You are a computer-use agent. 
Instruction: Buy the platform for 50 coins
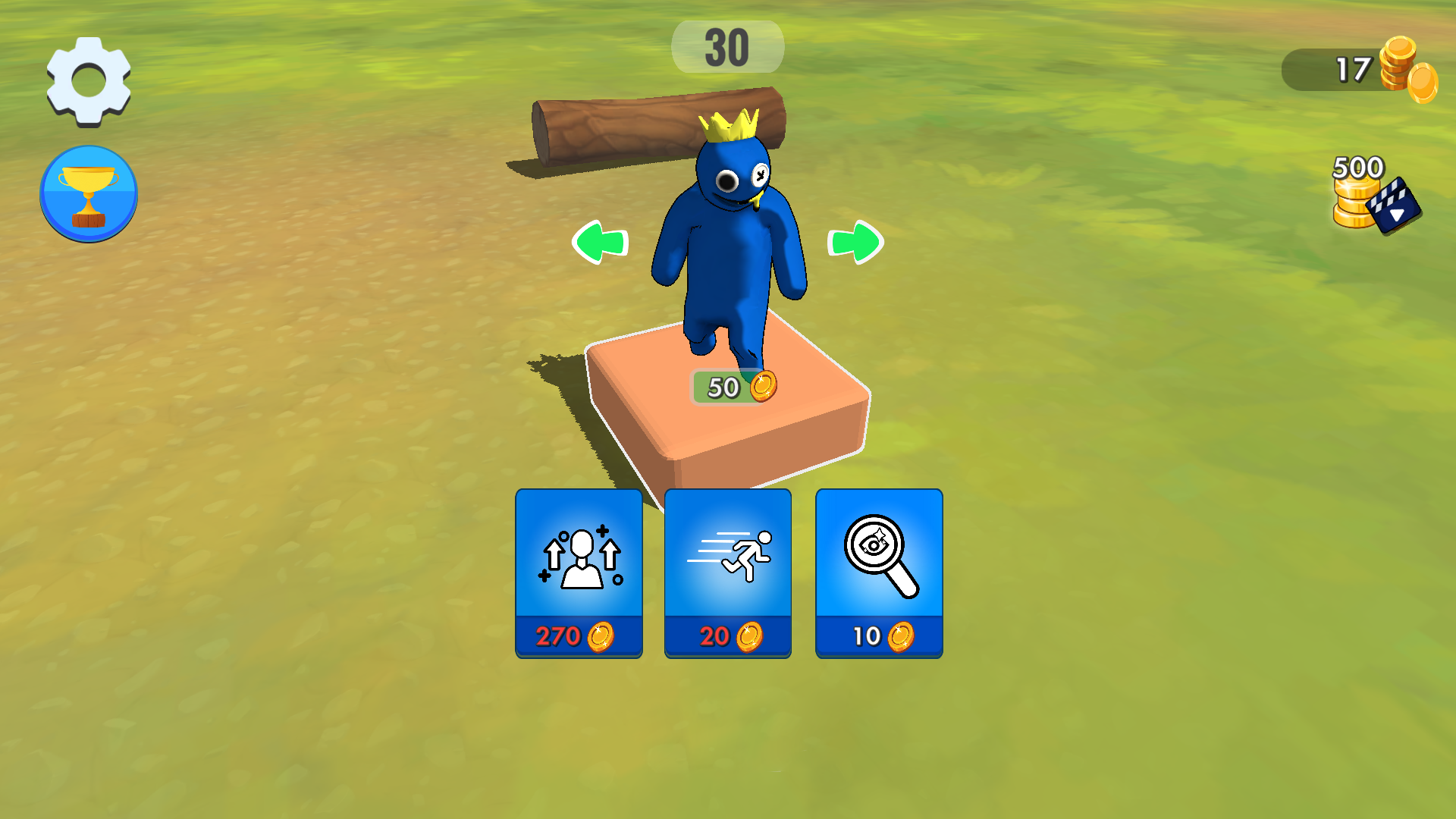(x=732, y=388)
